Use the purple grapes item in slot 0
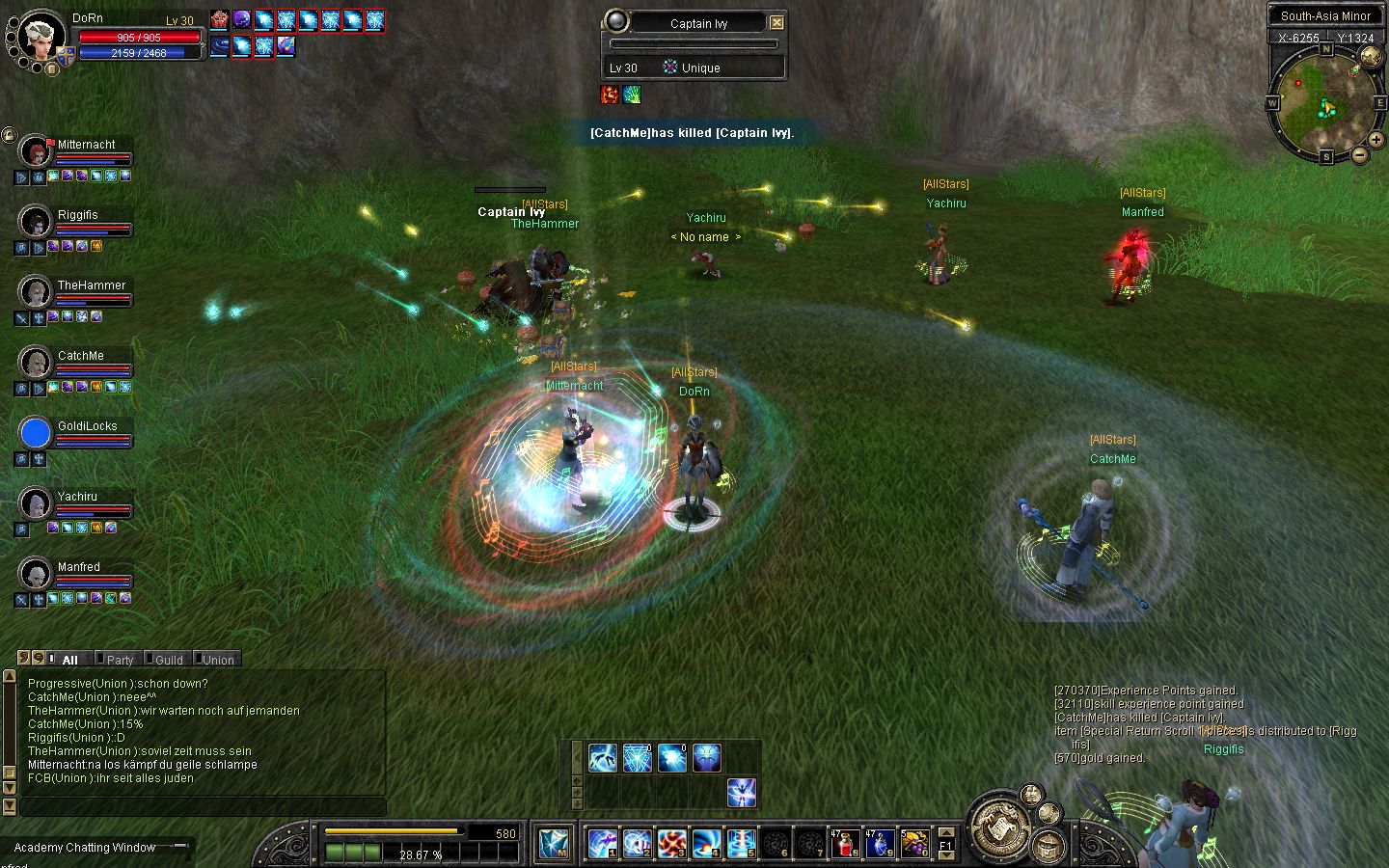 point(912,843)
